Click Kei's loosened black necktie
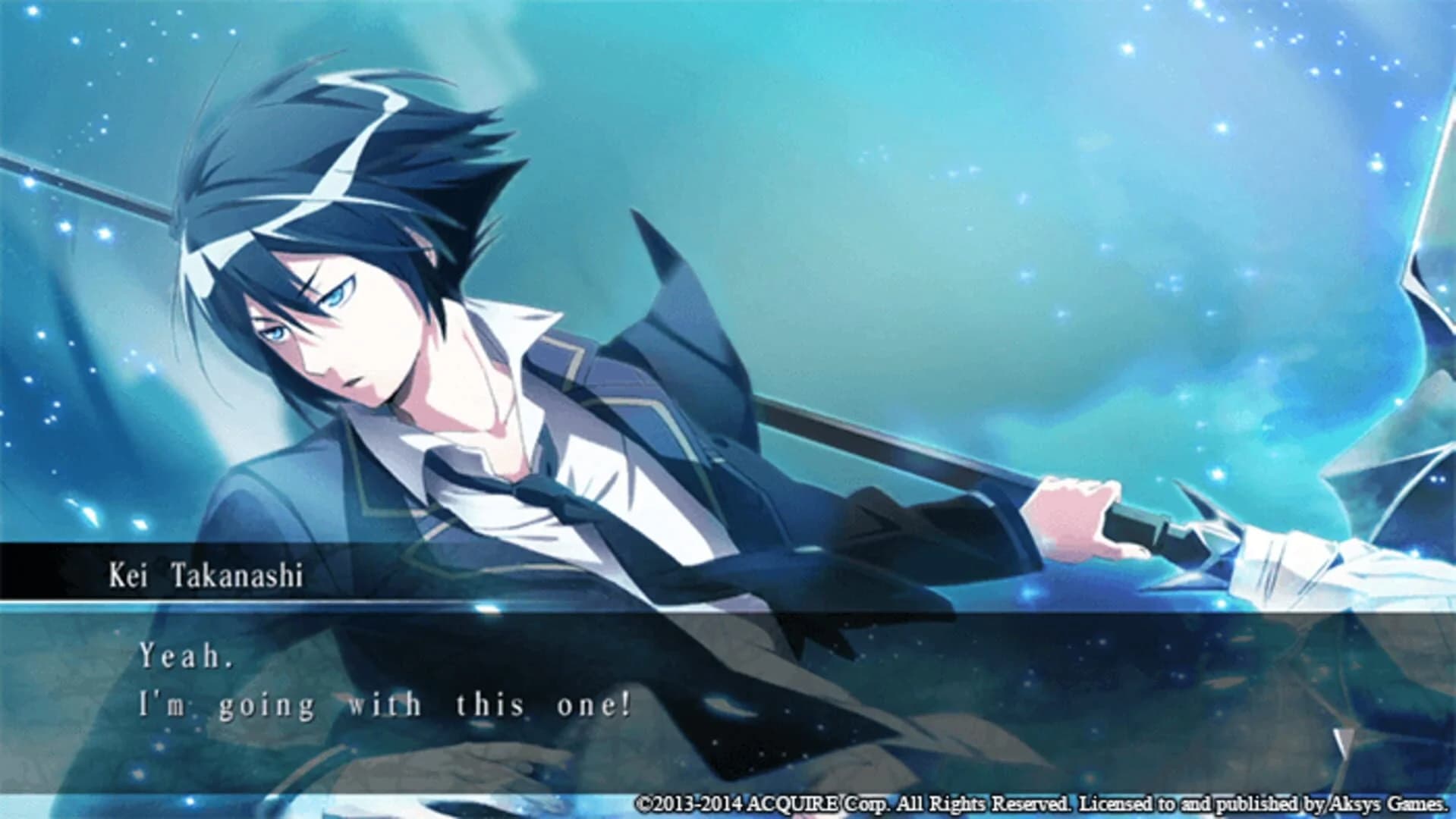Image resolution: width=1456 pixels, height=819 pixels. pos(501,485)
